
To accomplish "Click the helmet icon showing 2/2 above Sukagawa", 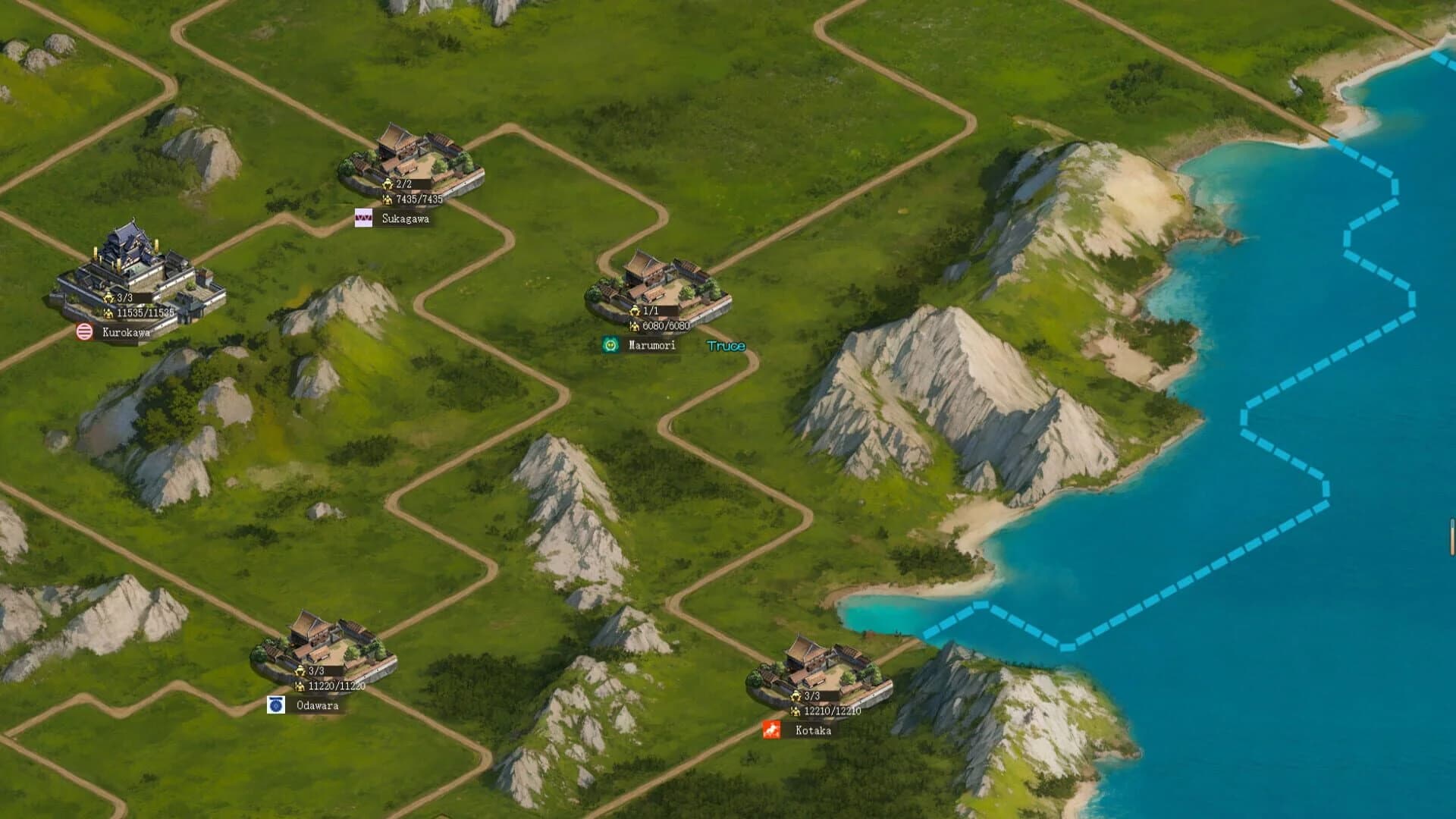I will click(386, 182).
